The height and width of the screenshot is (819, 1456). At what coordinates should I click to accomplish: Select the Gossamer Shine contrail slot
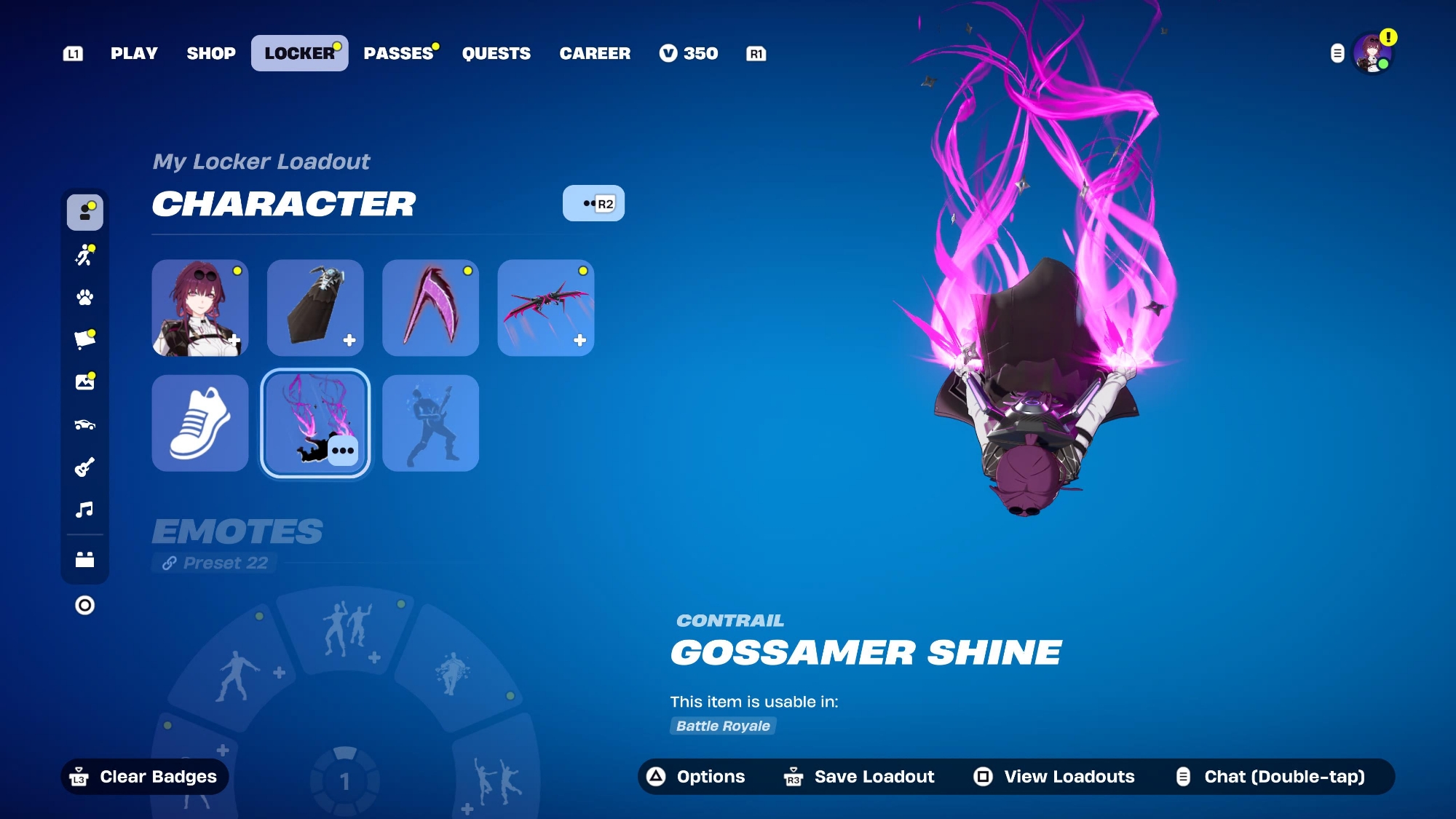[x=315, y=423]
